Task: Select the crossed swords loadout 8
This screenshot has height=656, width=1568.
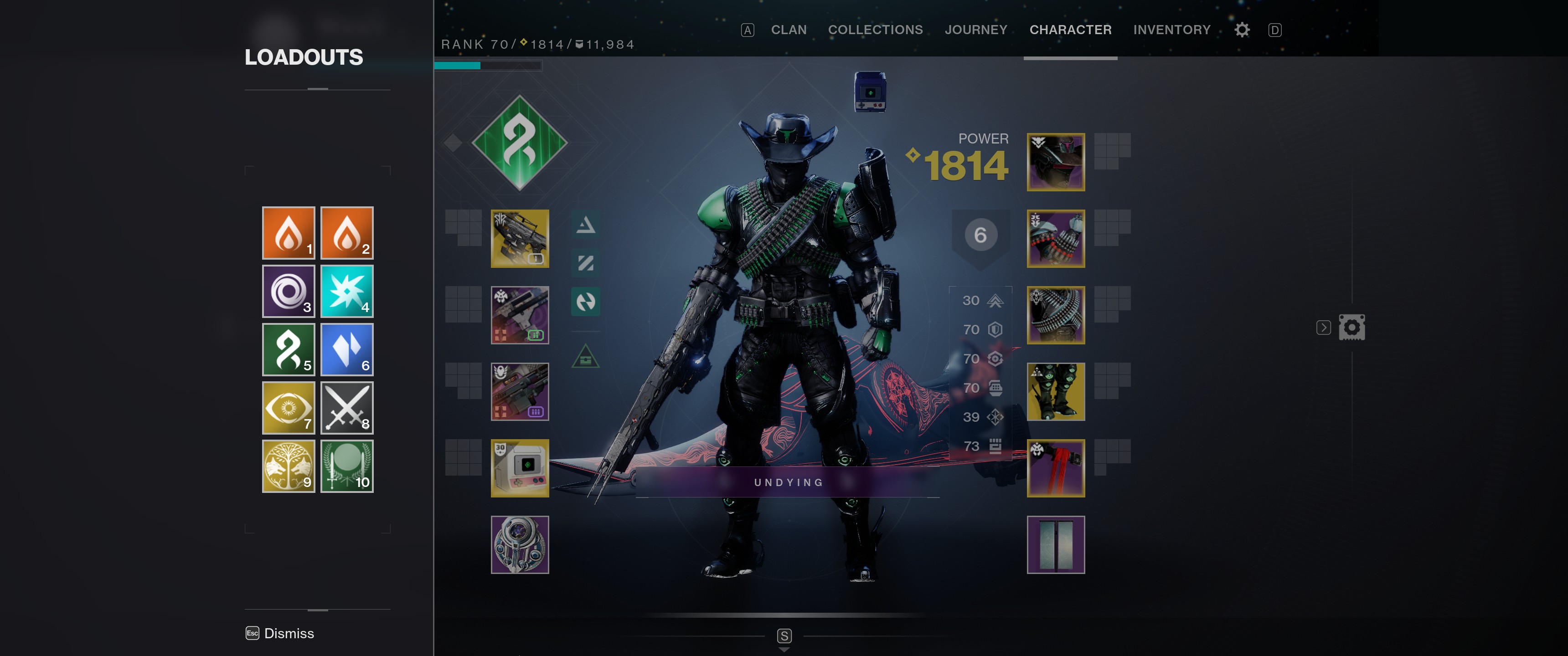Action: point(346,408)
